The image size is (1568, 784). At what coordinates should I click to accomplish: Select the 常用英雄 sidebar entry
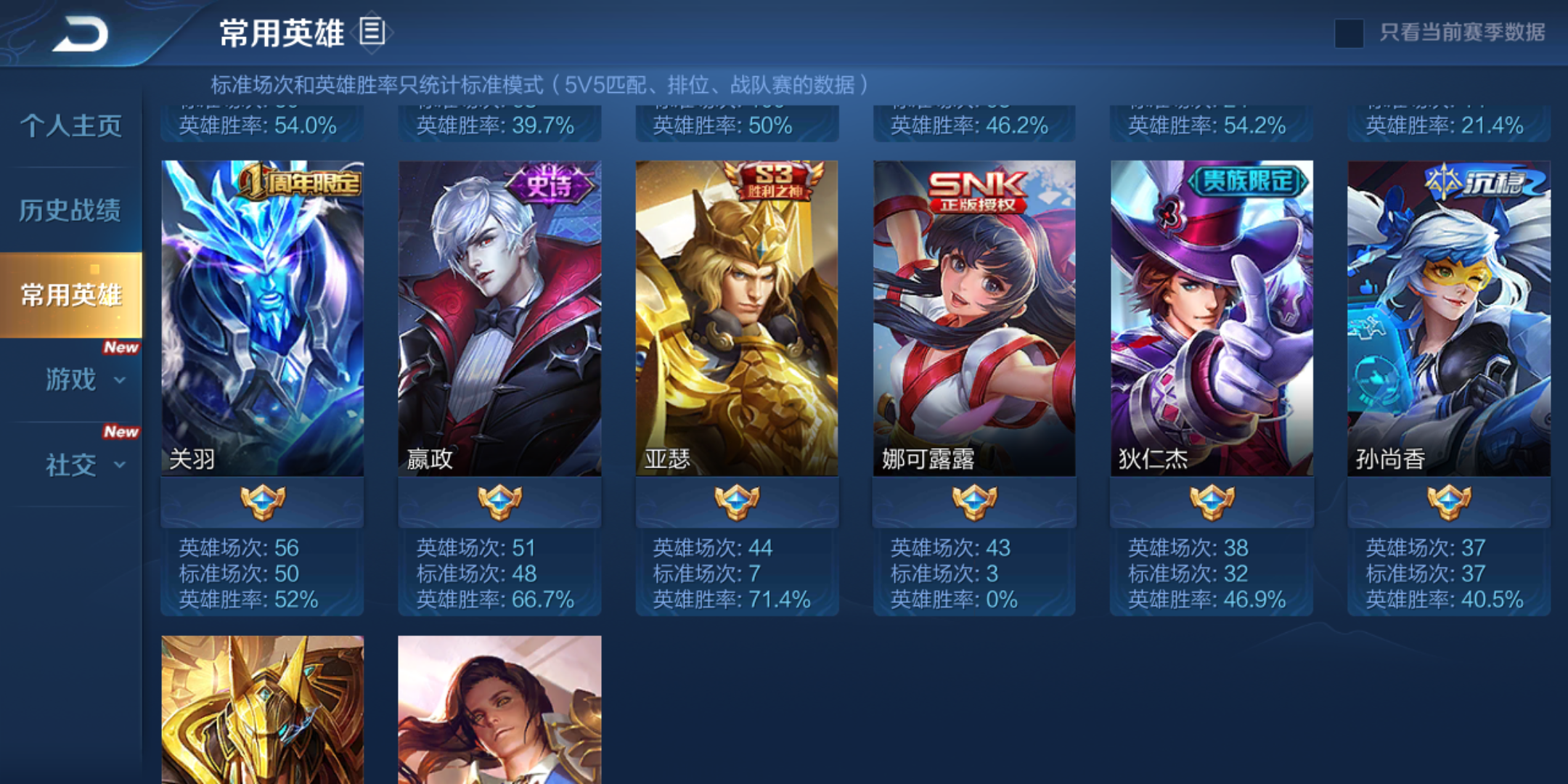(73, 294)
